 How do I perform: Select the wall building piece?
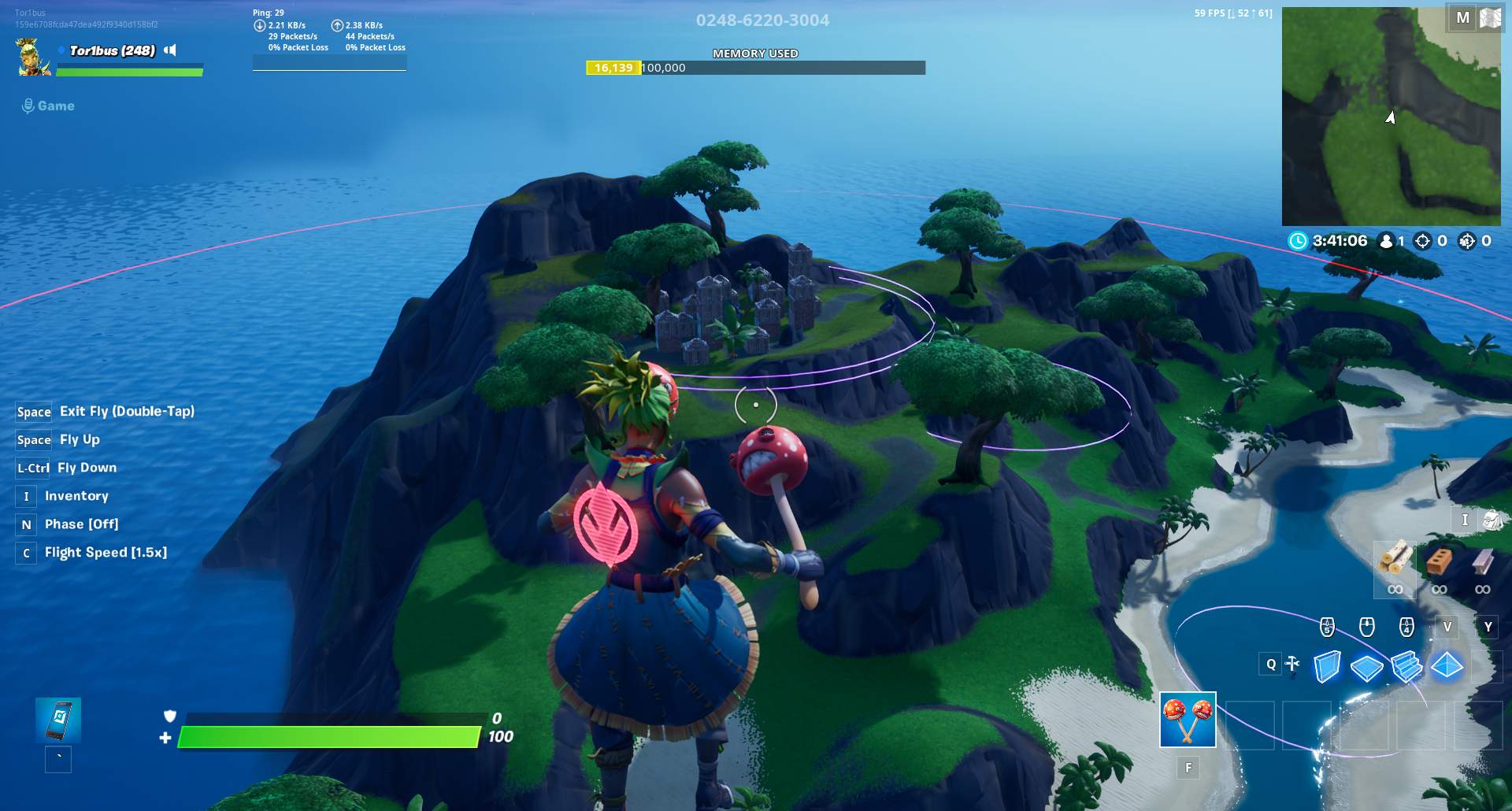pyautogui.click(x=1327, y=666)
